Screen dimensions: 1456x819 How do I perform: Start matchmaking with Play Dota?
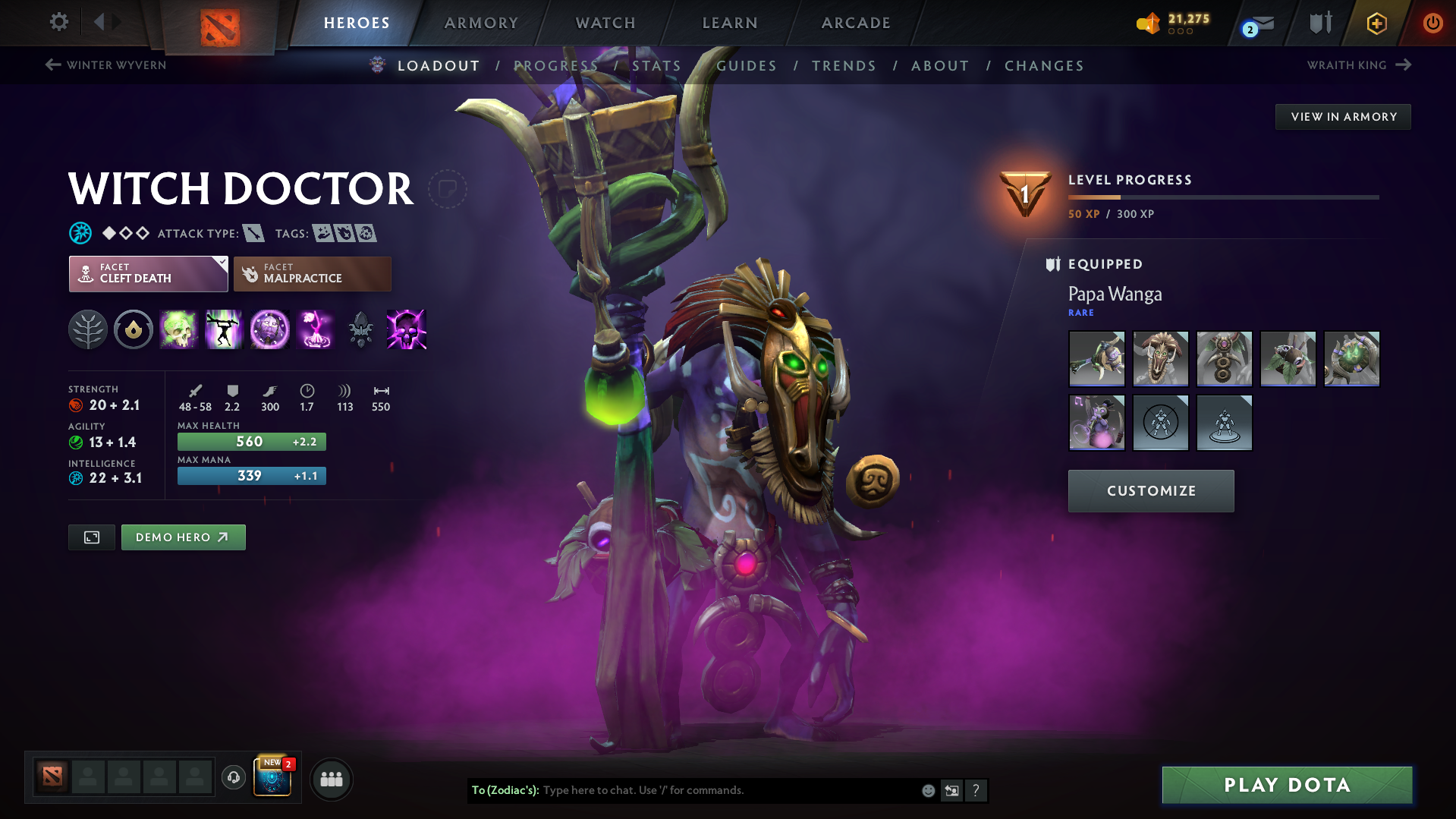tap(1287, 785)
